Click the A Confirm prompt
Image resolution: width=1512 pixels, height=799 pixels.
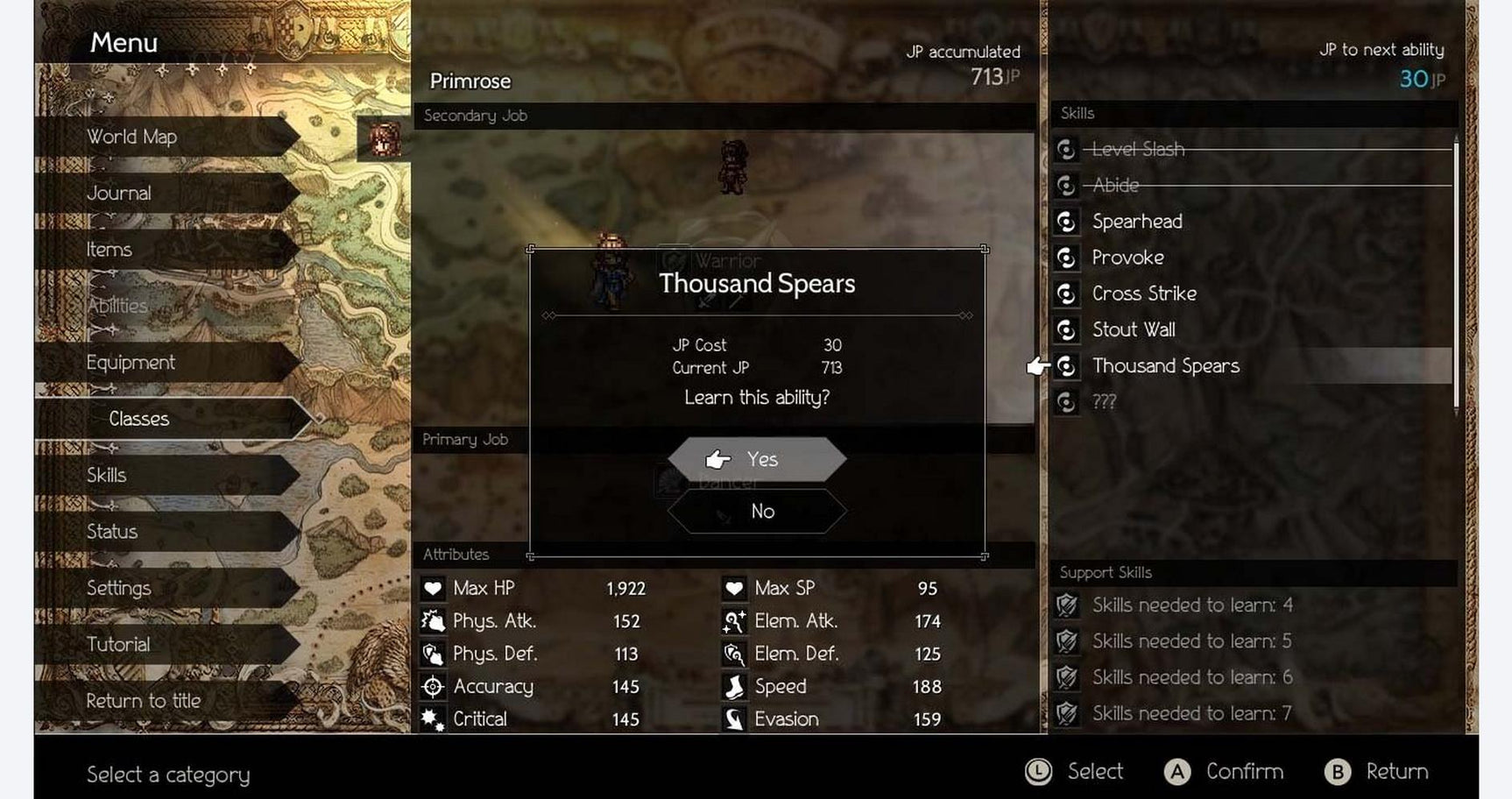tap(1226, 772)
